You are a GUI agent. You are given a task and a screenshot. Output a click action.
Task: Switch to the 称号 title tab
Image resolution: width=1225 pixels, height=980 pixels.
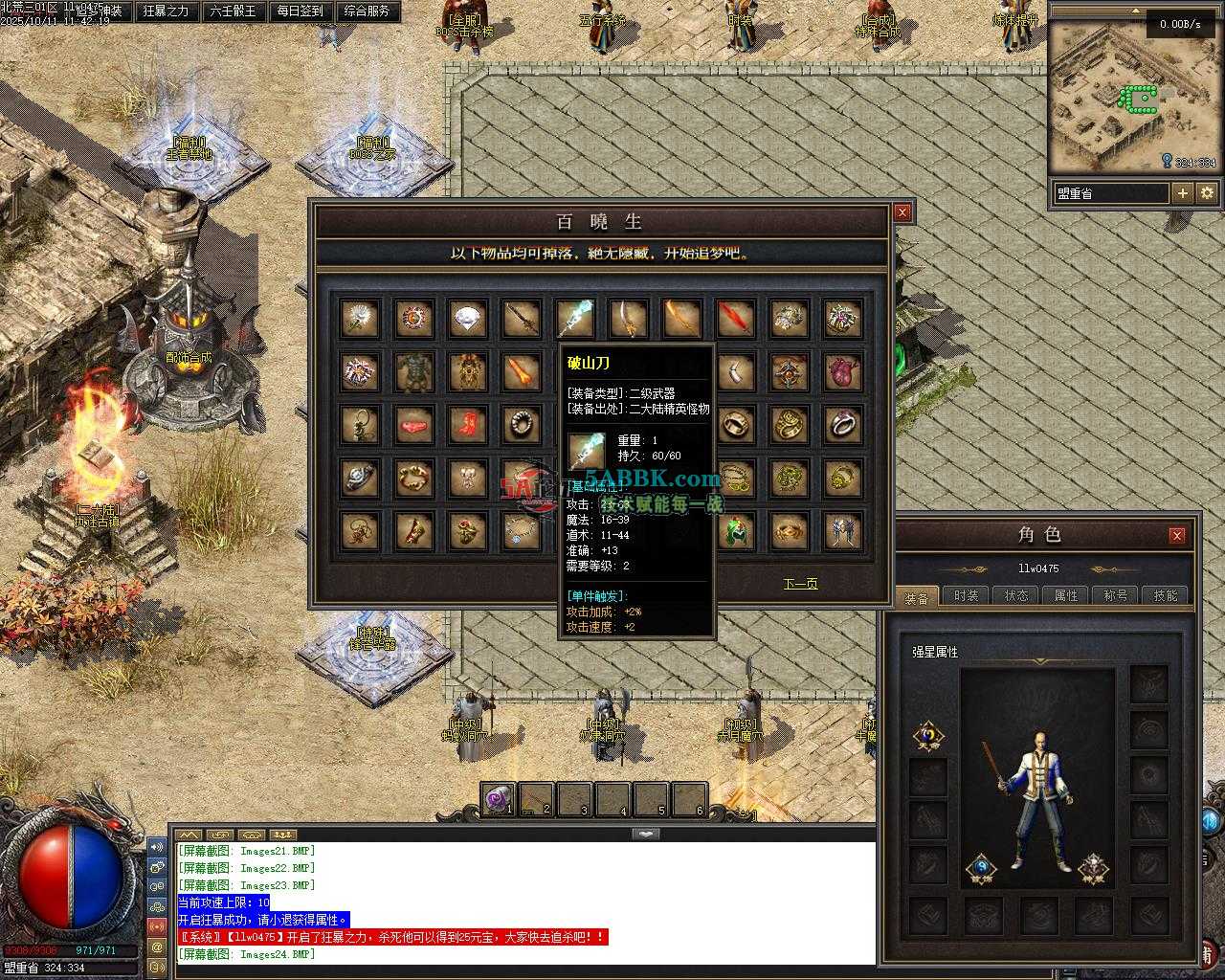click(x=1116, y=595)
